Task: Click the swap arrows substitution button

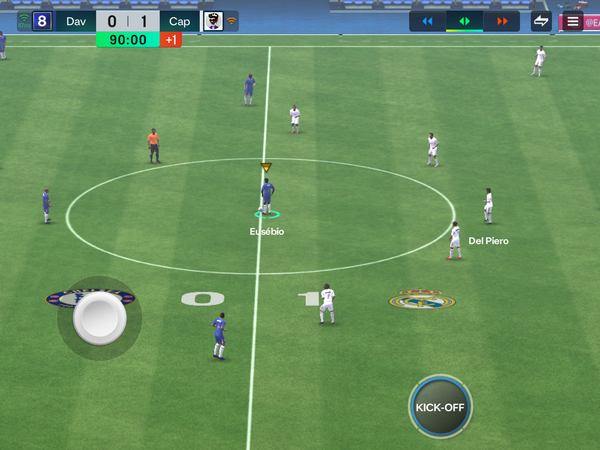Action: (541, 21)
